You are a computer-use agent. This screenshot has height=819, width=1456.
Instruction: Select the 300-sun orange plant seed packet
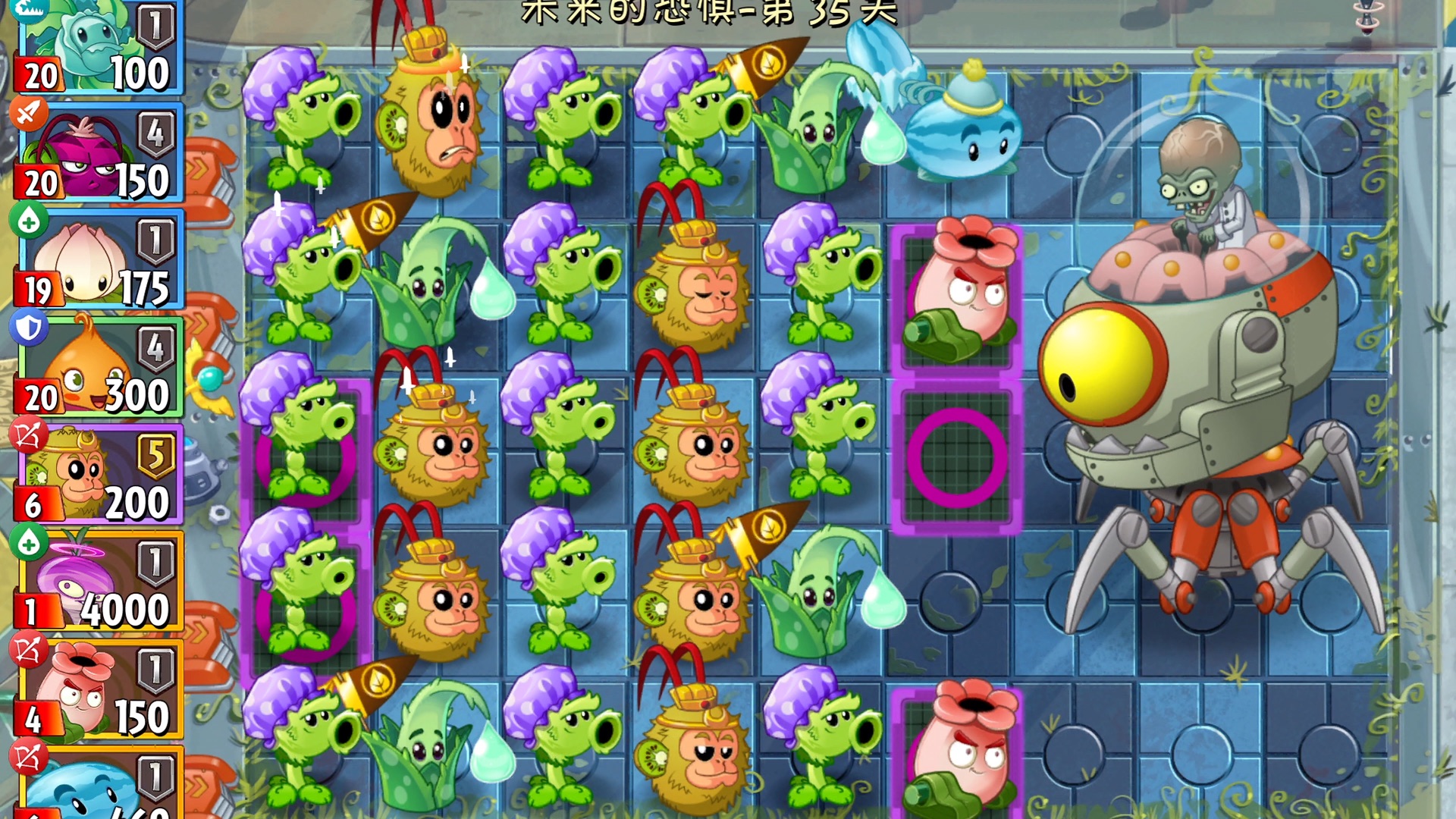[x=99, y=369]
